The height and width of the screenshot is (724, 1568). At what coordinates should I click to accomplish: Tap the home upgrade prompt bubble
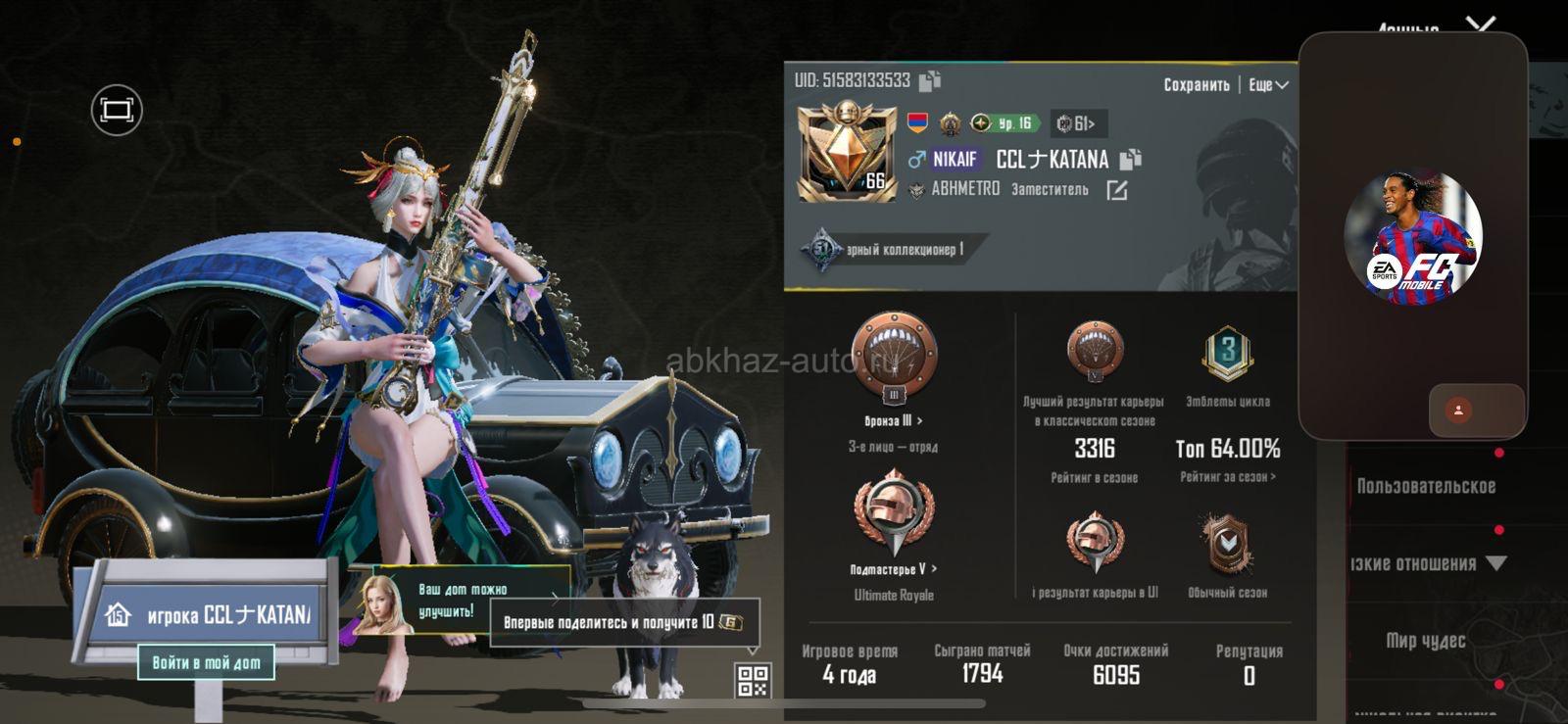(x=462, y=600)
